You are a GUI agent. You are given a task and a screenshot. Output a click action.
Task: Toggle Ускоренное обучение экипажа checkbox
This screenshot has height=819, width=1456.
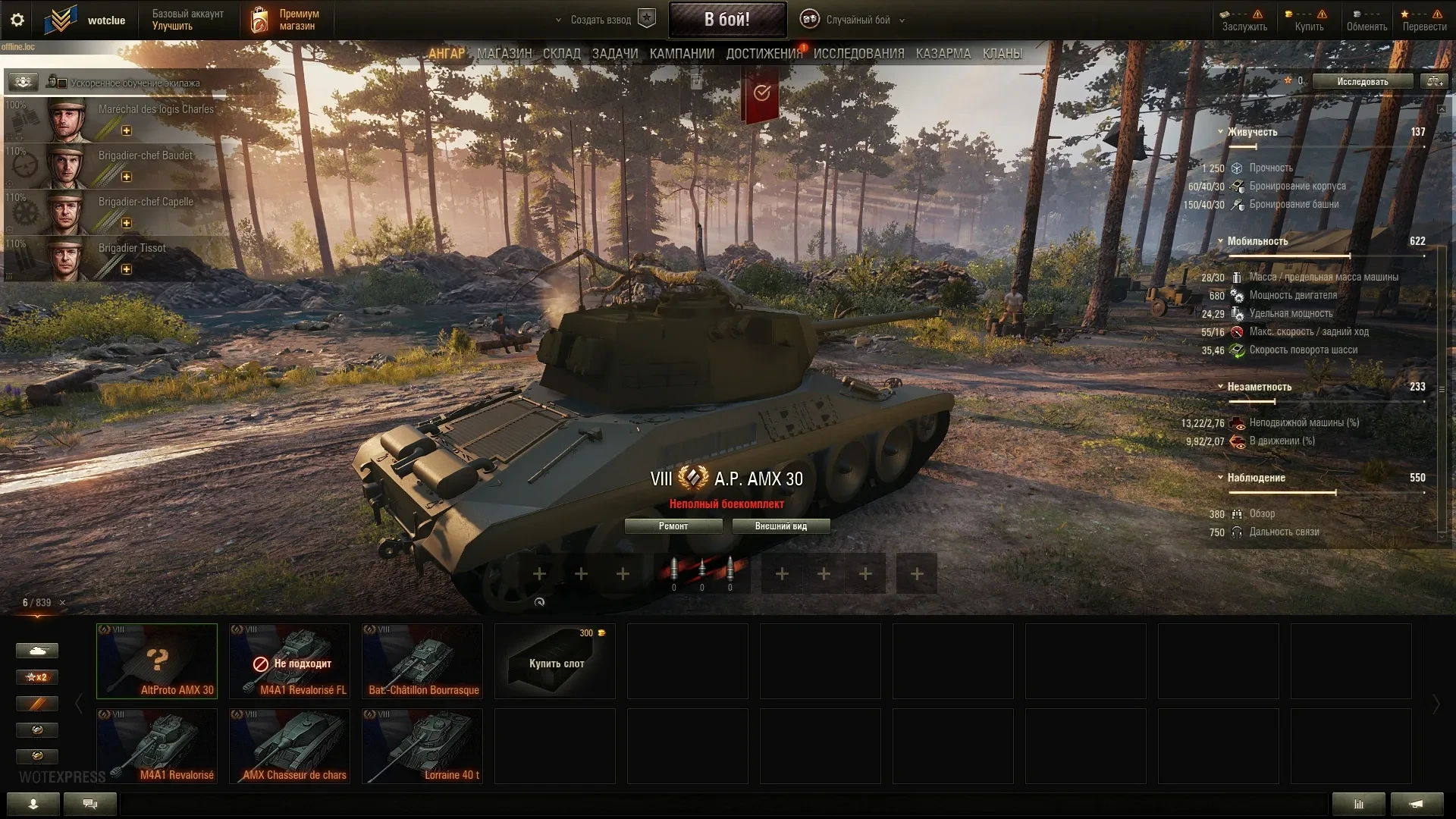[x=63, y=83]
